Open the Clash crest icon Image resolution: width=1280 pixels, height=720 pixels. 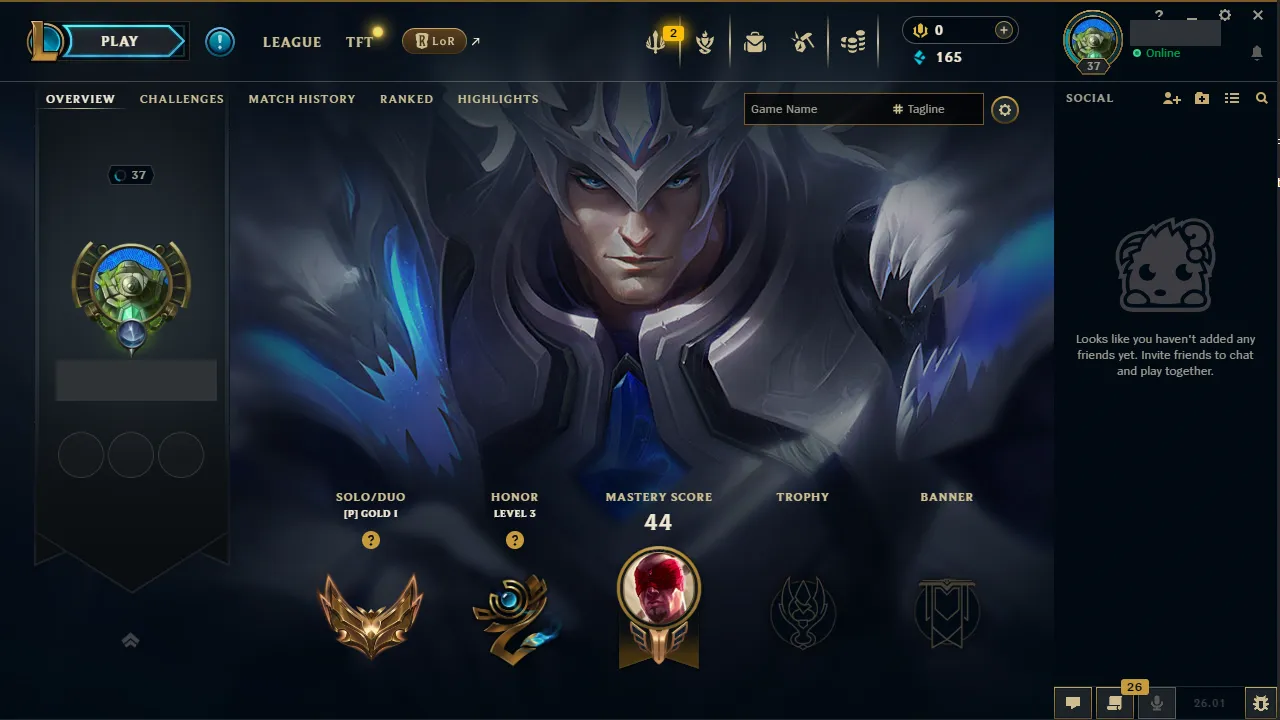click(705, 42)
